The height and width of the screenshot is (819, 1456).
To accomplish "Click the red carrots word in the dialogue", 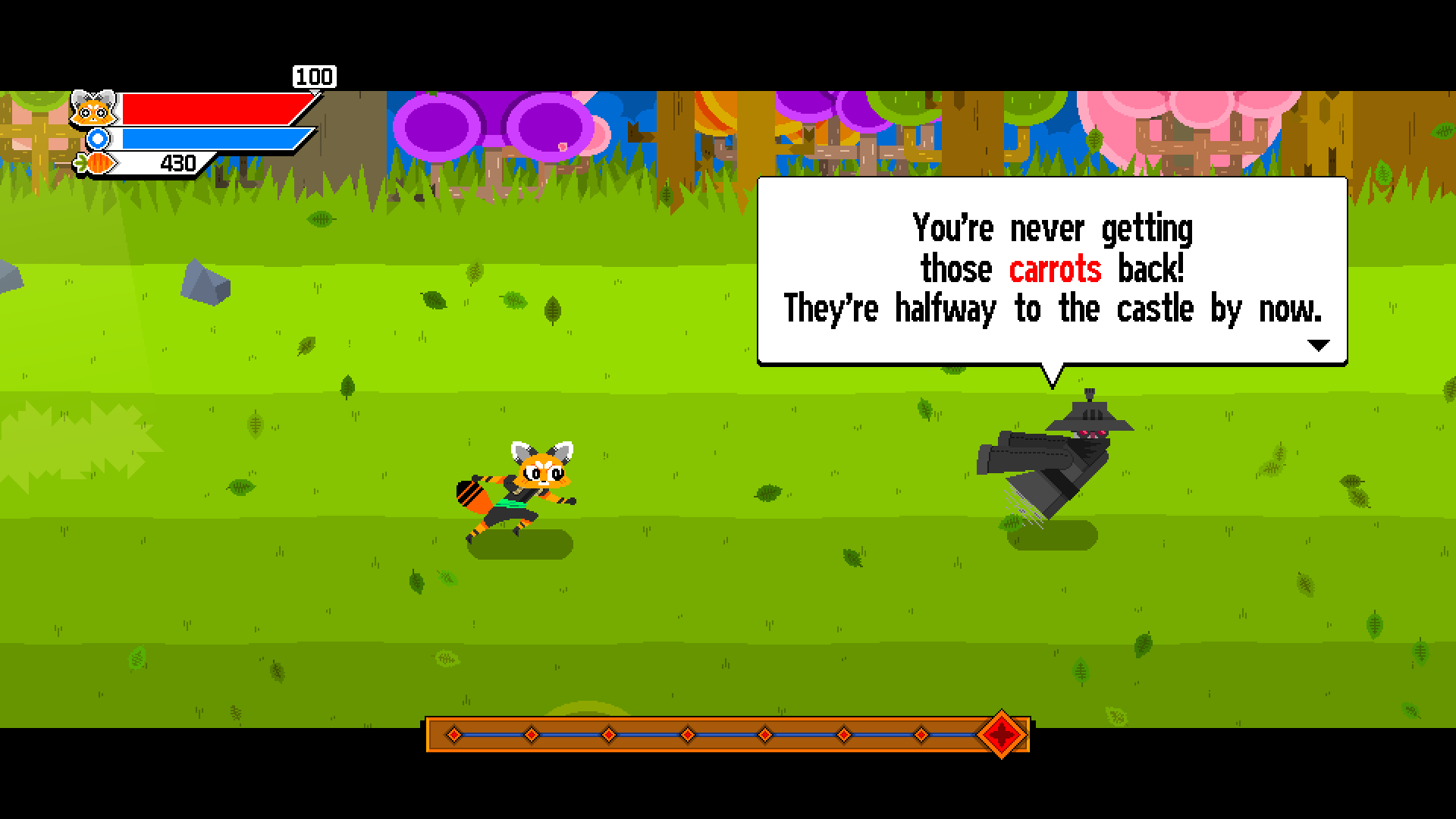I will tap(1054, 268).
